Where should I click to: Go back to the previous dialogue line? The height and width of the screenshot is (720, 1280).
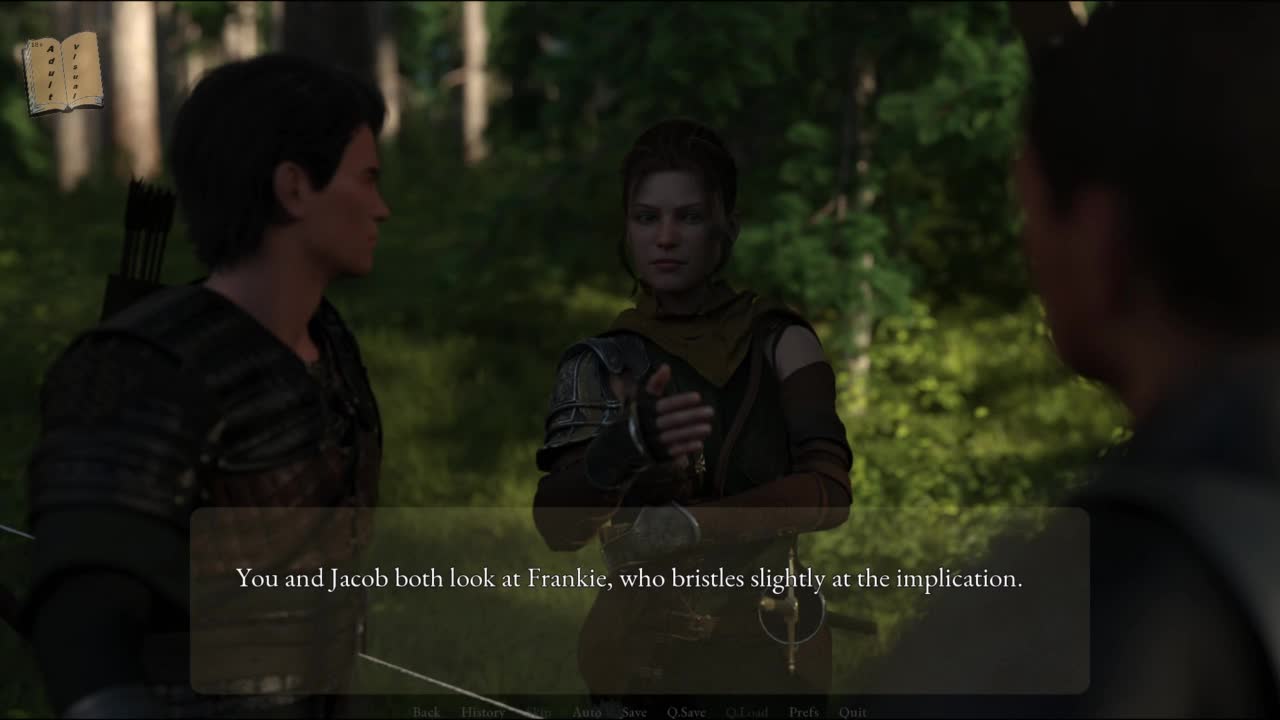pos(426,712)
